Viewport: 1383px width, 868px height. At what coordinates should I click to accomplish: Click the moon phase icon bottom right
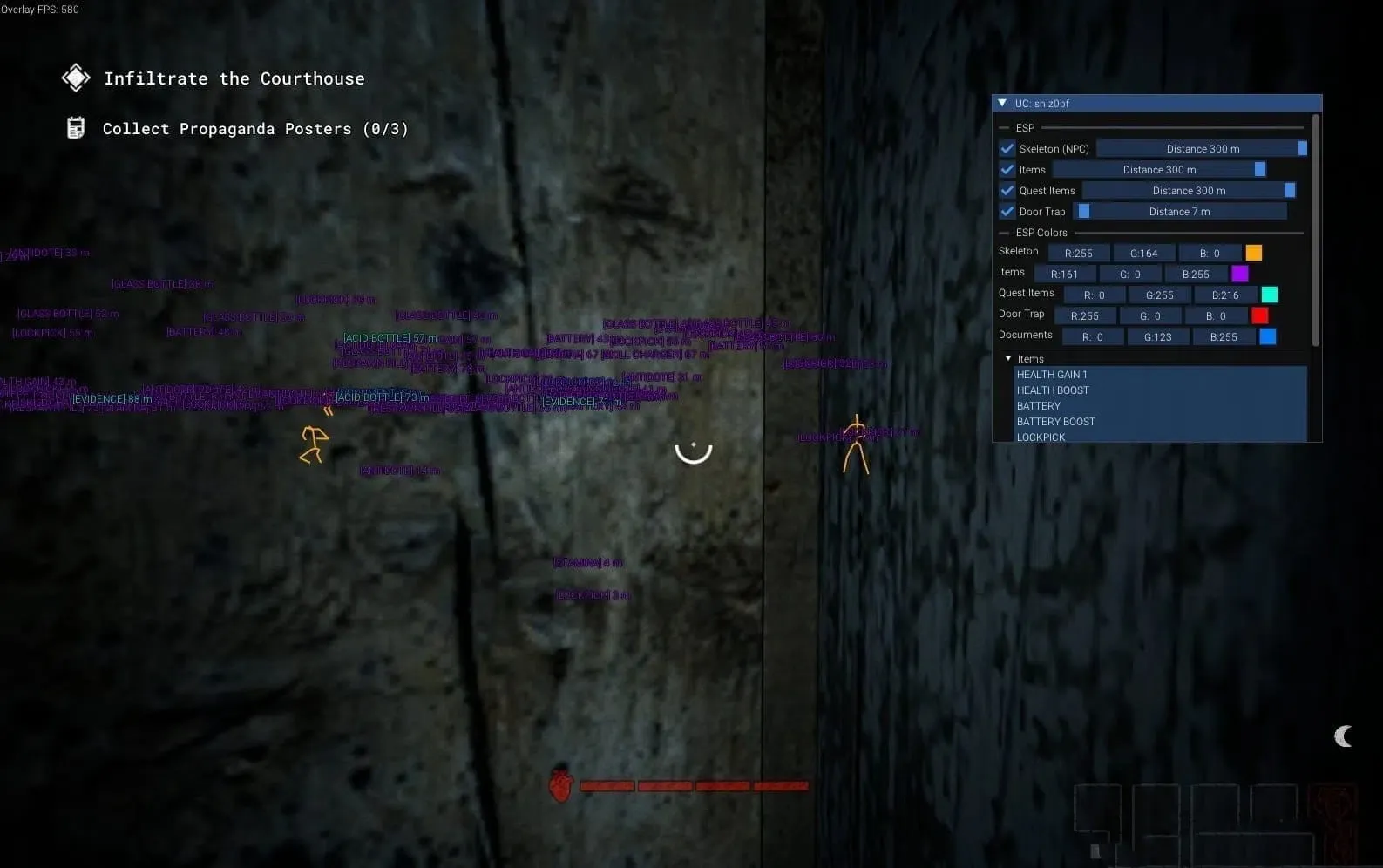[1343, 736]
